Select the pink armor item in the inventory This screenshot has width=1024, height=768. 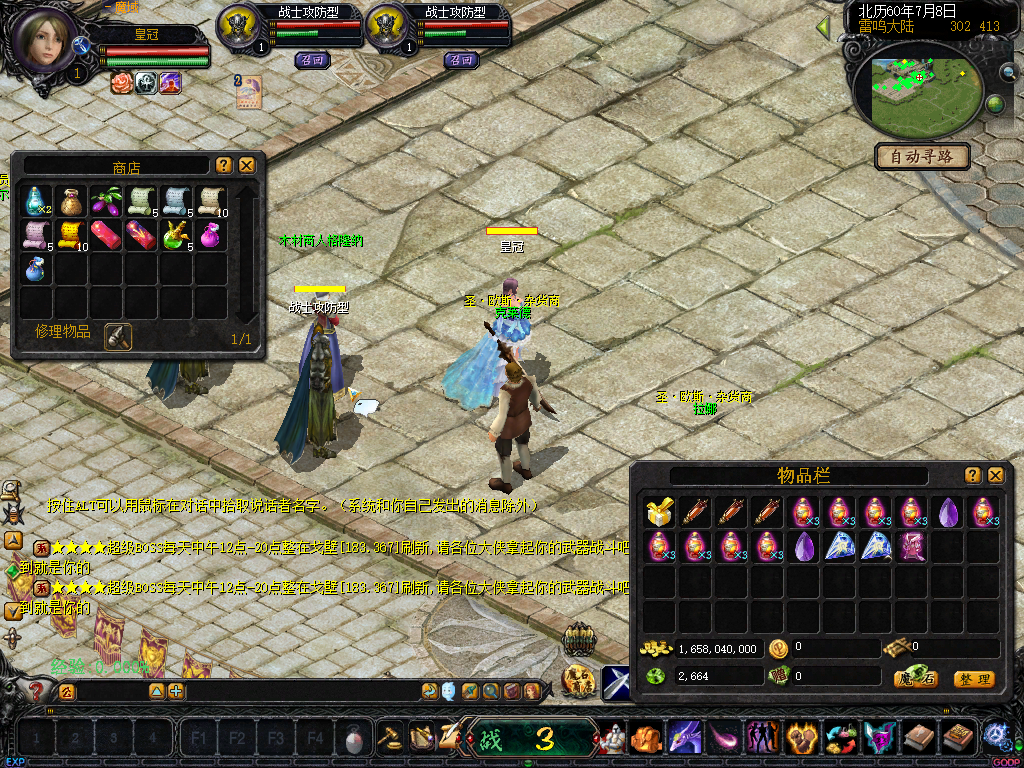[911, 547]
